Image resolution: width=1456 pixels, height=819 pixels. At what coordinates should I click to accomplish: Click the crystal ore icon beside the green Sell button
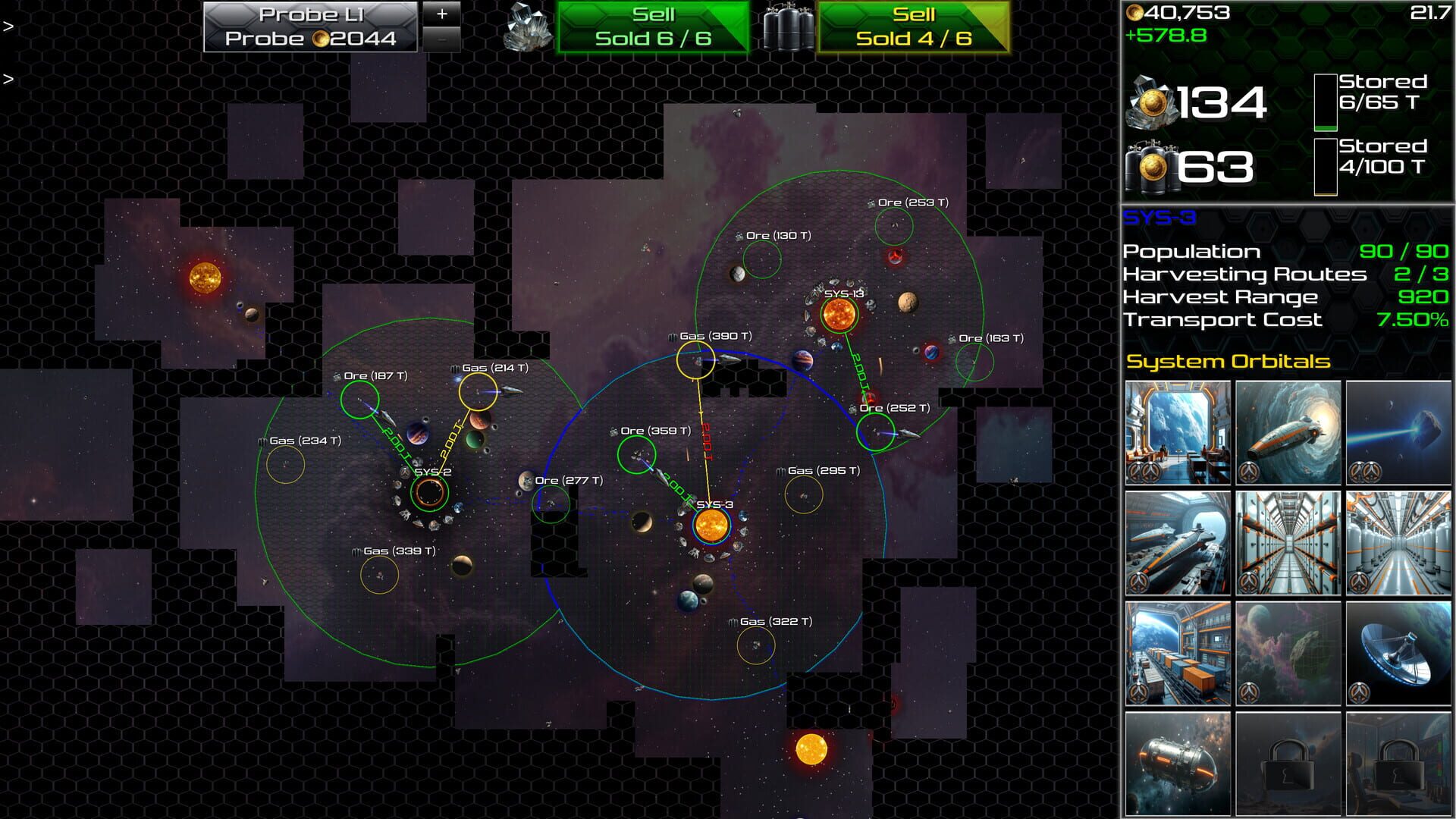[529, 25]
